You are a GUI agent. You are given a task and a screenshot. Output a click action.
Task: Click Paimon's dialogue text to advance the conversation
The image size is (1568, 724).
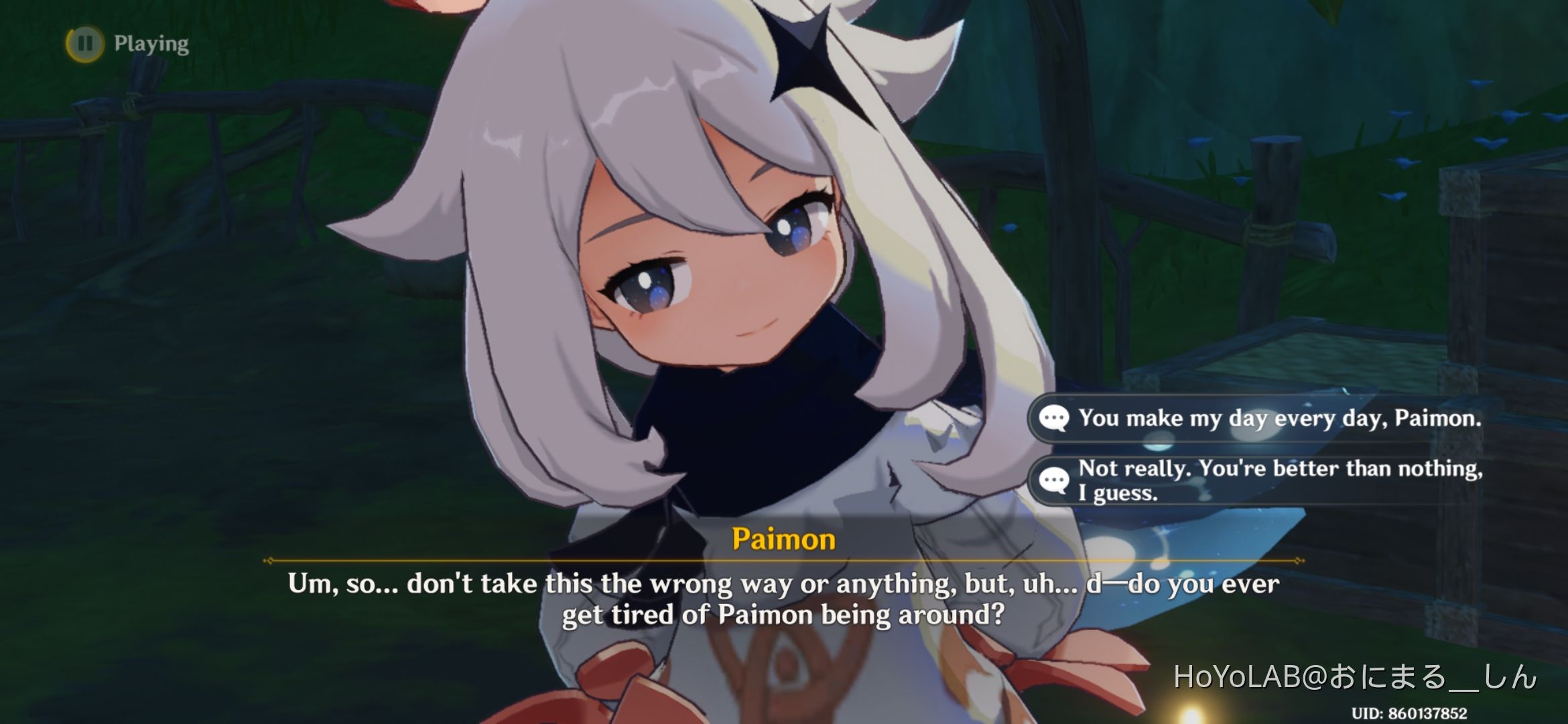784,600
